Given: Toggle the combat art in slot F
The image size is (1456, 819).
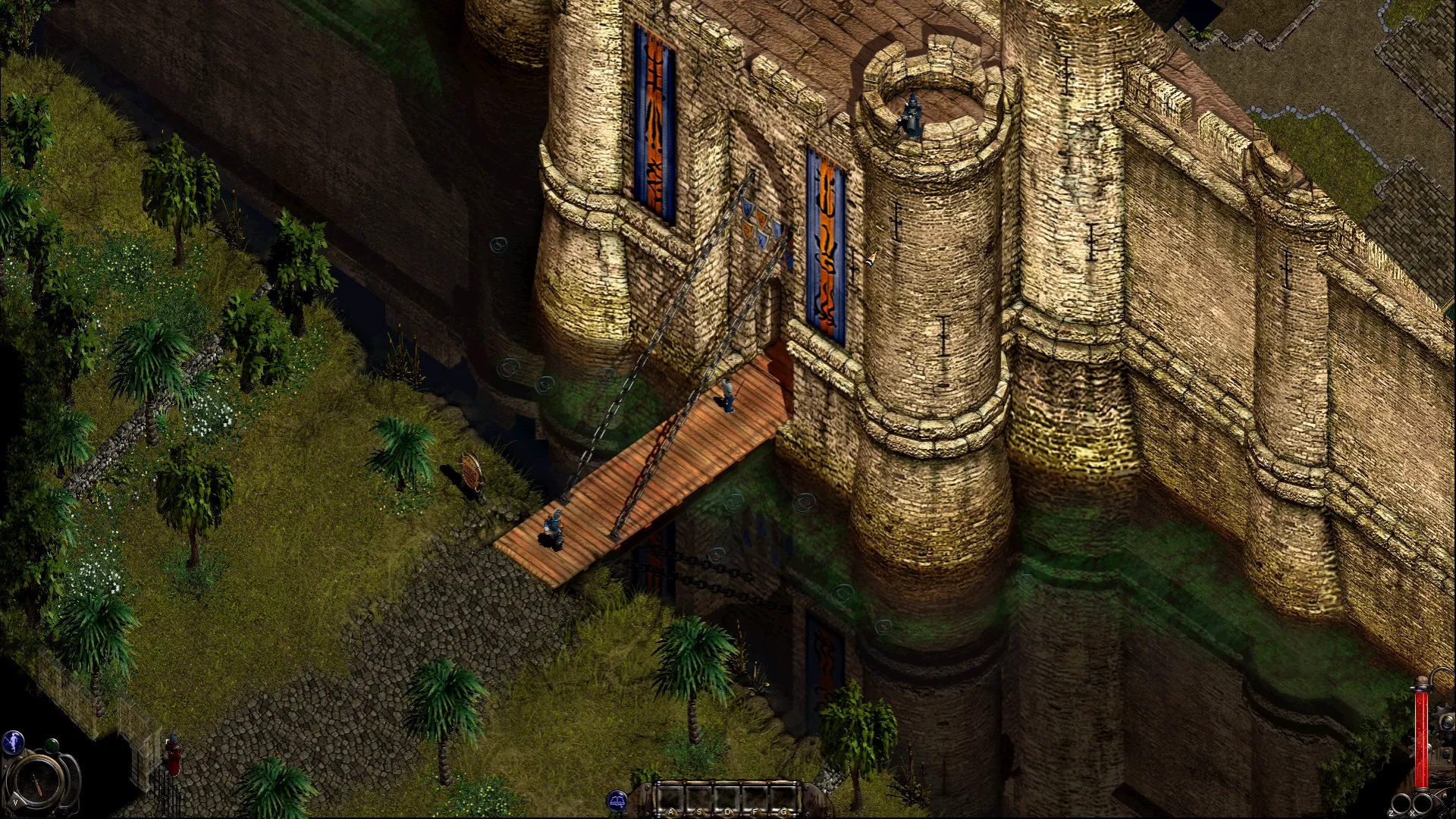Looking at the screenshot, I should click(x=755, y=798).
